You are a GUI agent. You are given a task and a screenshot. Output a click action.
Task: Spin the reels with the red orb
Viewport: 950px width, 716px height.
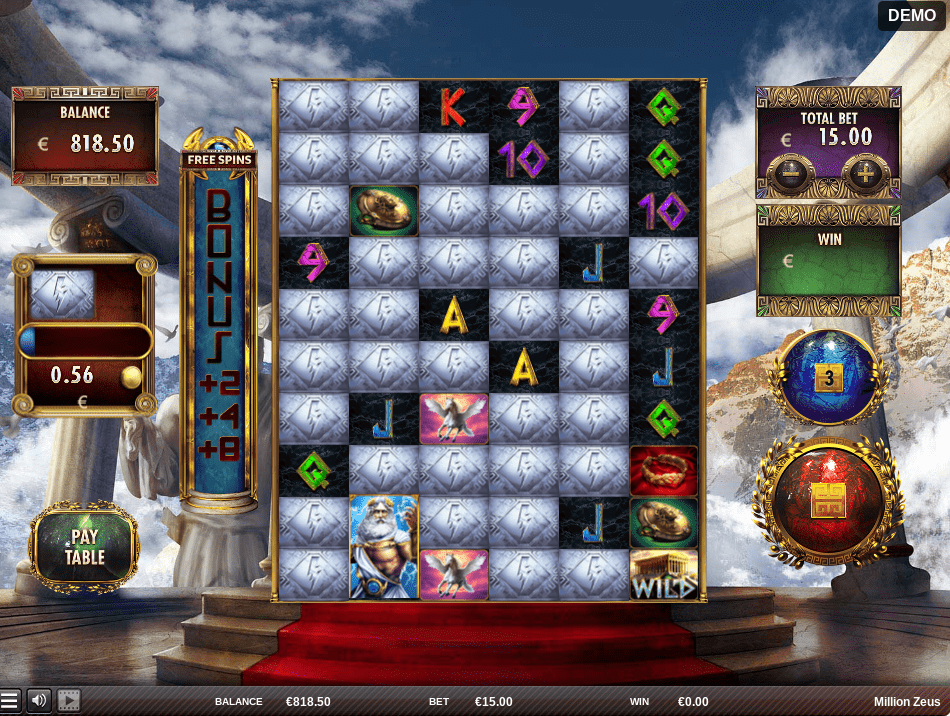(x=828, y=502)
